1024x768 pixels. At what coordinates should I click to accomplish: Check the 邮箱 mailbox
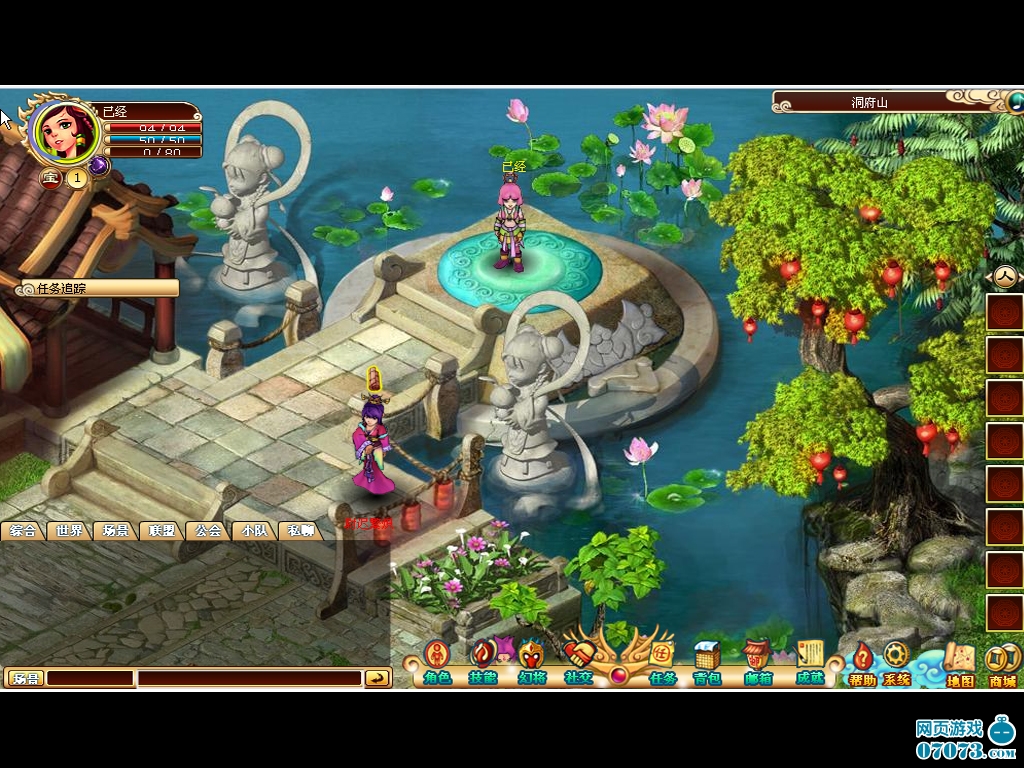coord(758,660)
